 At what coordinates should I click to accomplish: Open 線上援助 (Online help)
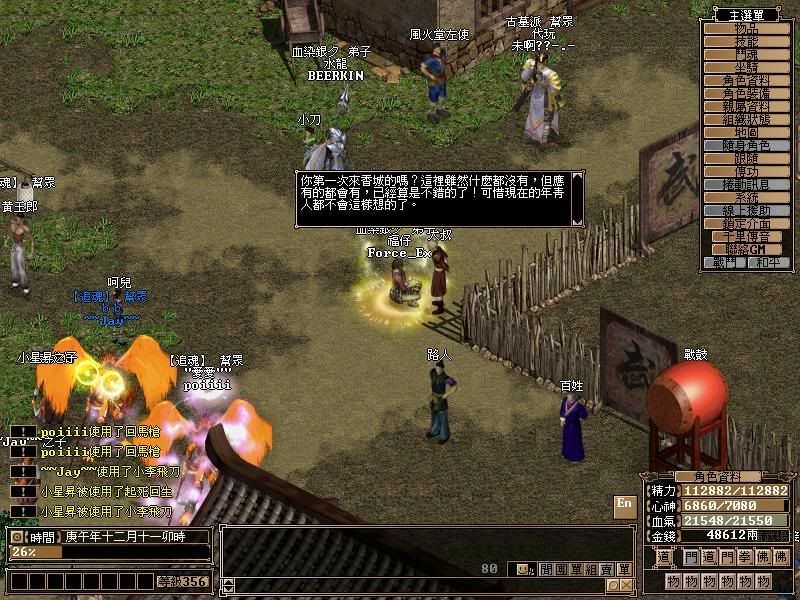(x=746, y=211)
